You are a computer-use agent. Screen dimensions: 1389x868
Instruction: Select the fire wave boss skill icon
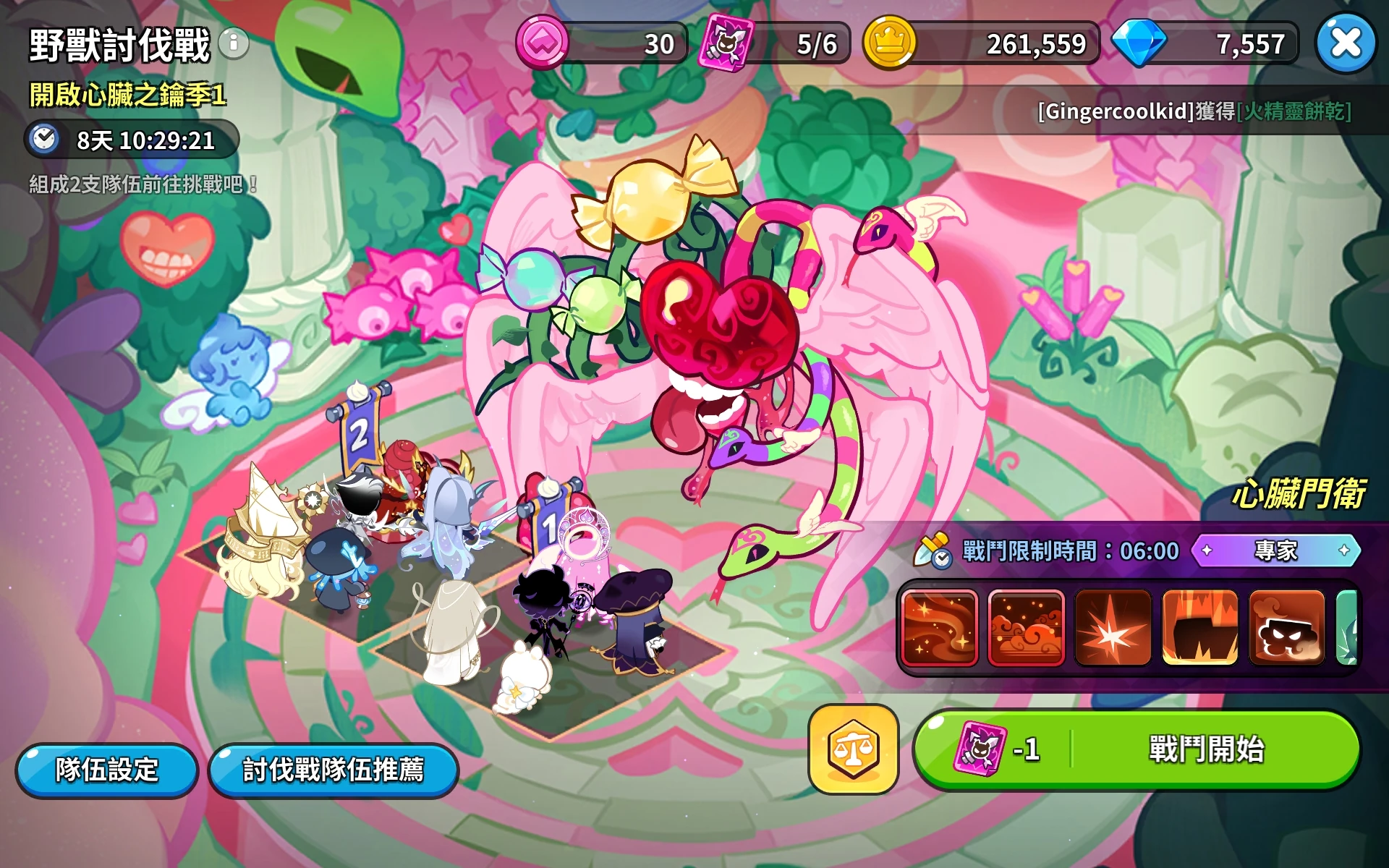[x=939, y=628]
